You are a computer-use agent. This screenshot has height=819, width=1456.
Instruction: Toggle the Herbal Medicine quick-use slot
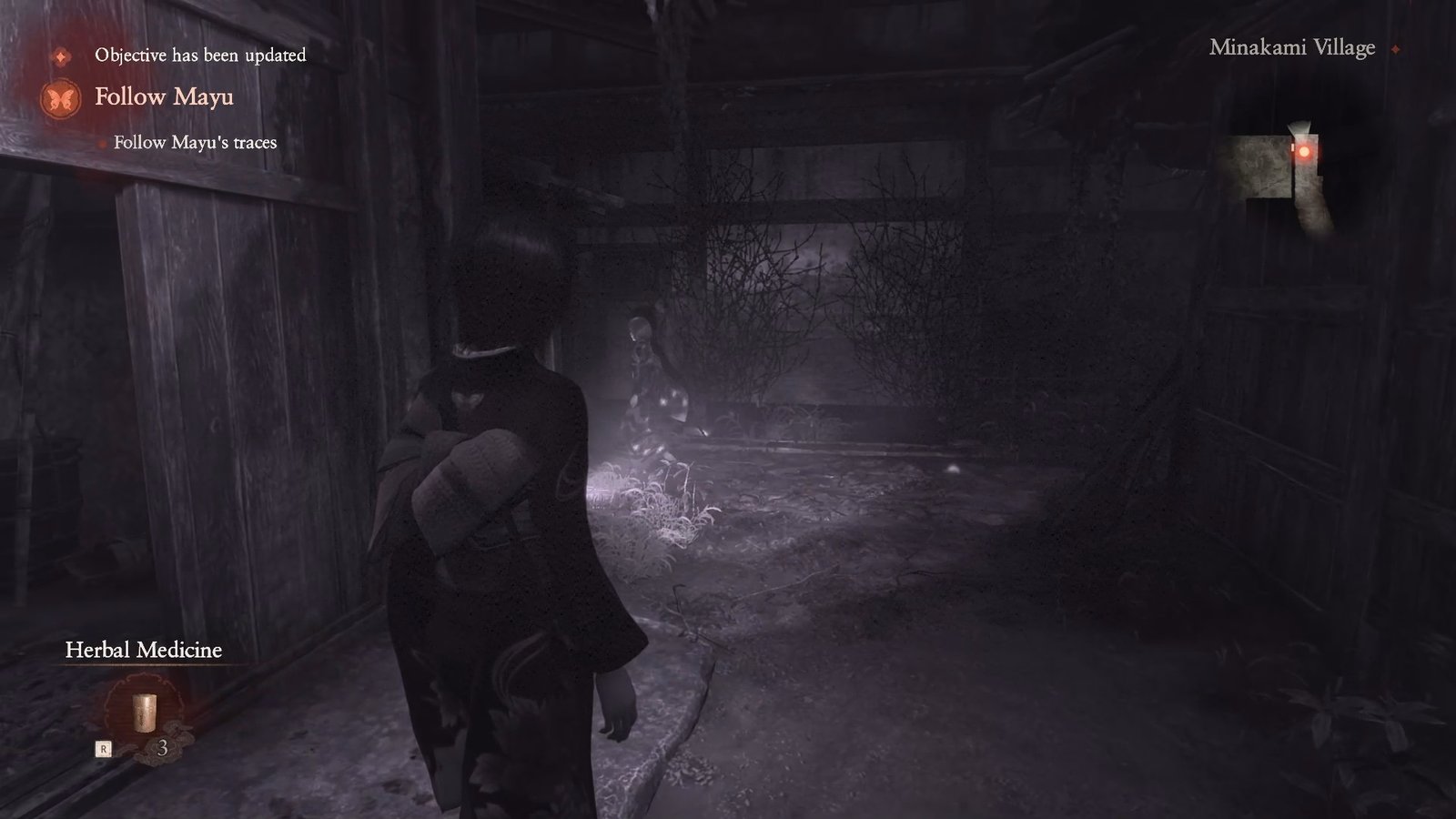pos(144,713)
